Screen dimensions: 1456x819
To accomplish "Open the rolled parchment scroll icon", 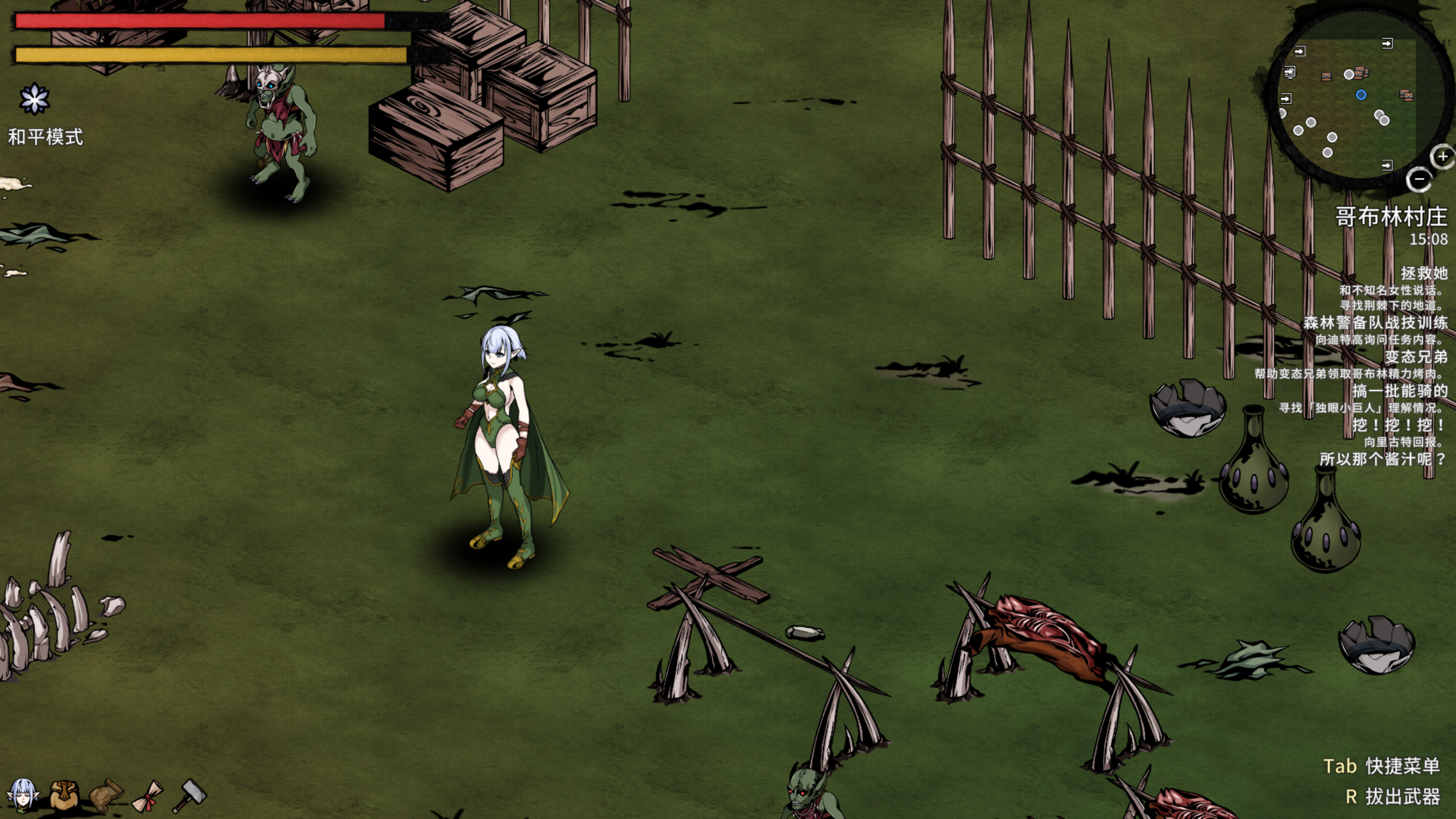I will coord(106,795).
